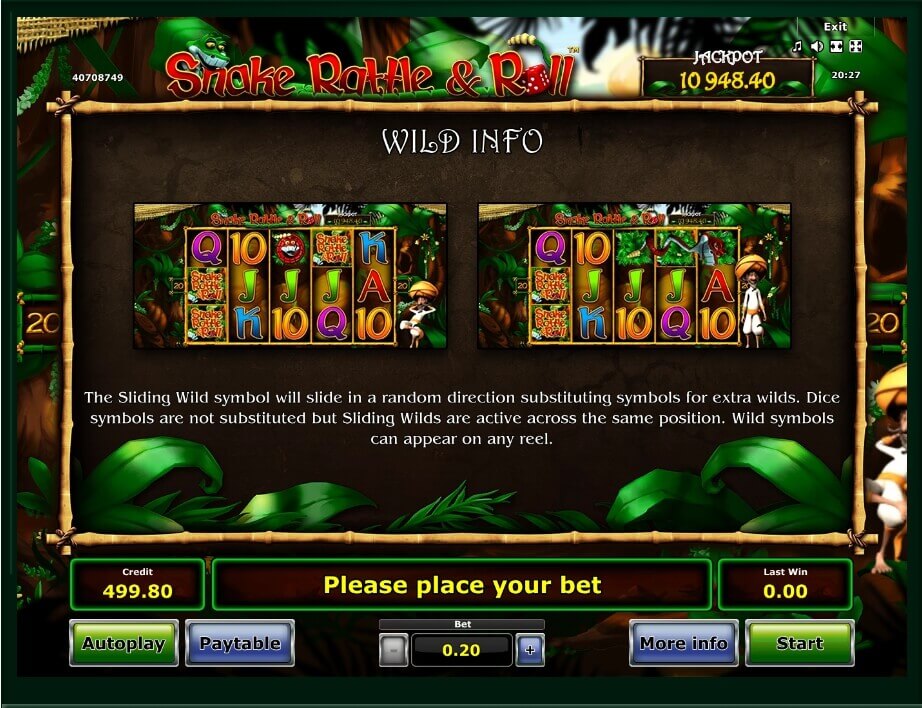Image resolution: width=922 pixels, height=708 pixels.
Task: View the More info page
Action: click(x=683, y=643)
